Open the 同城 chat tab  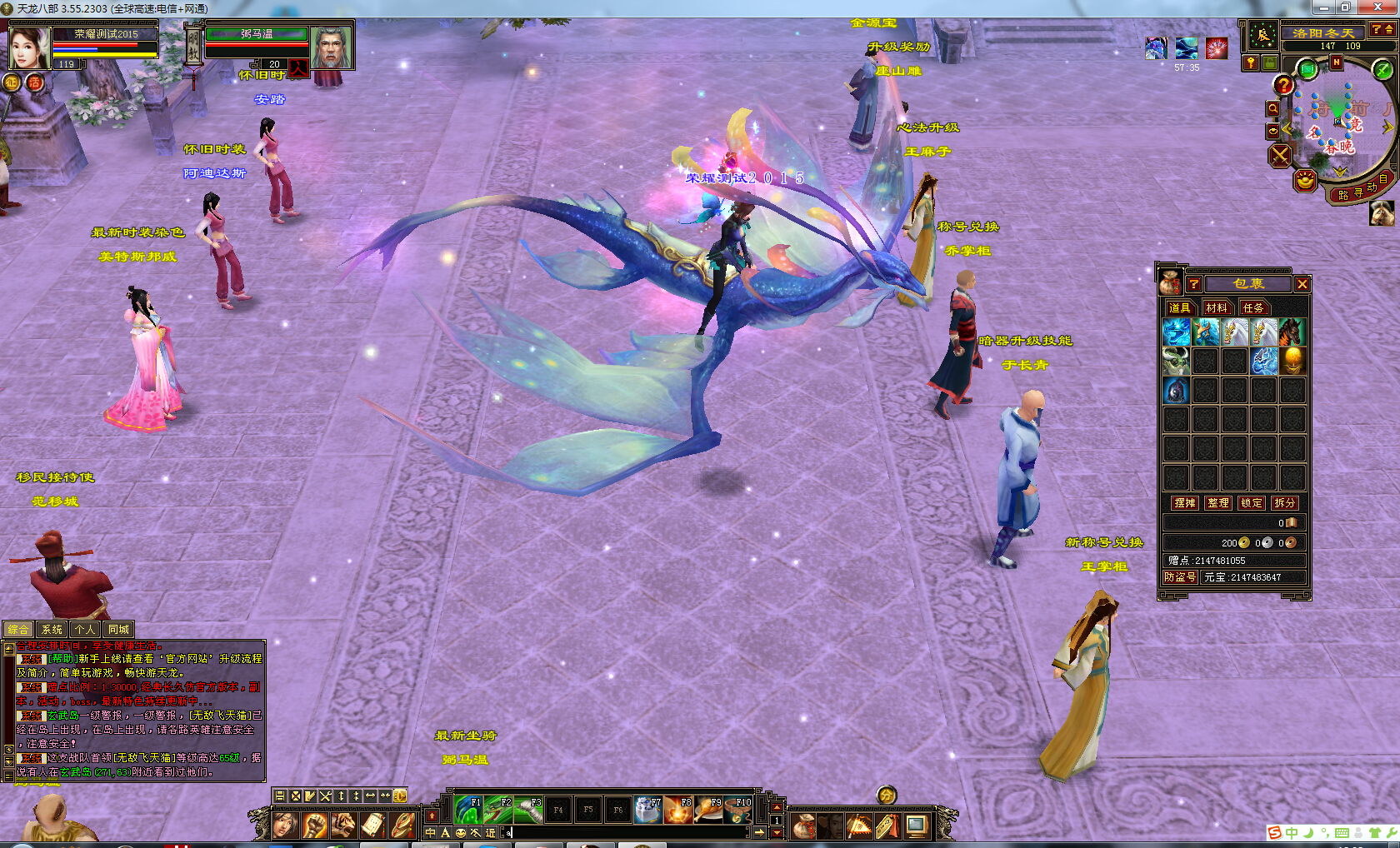(x=118, y=630)
